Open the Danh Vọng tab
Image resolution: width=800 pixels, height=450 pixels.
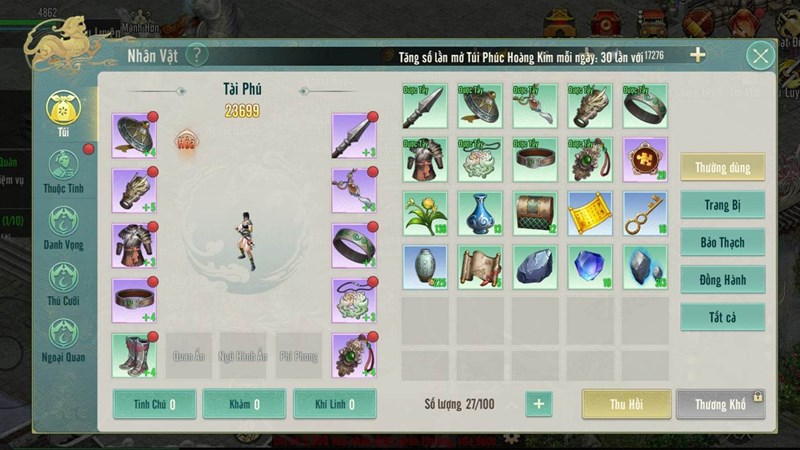63,226
